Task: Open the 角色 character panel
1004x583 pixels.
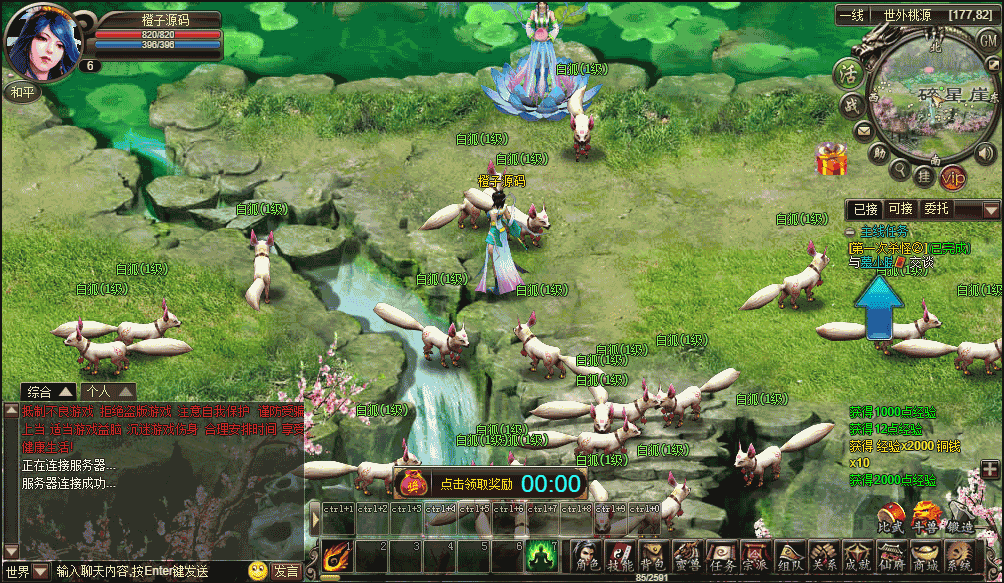Action: pos(586,556)
